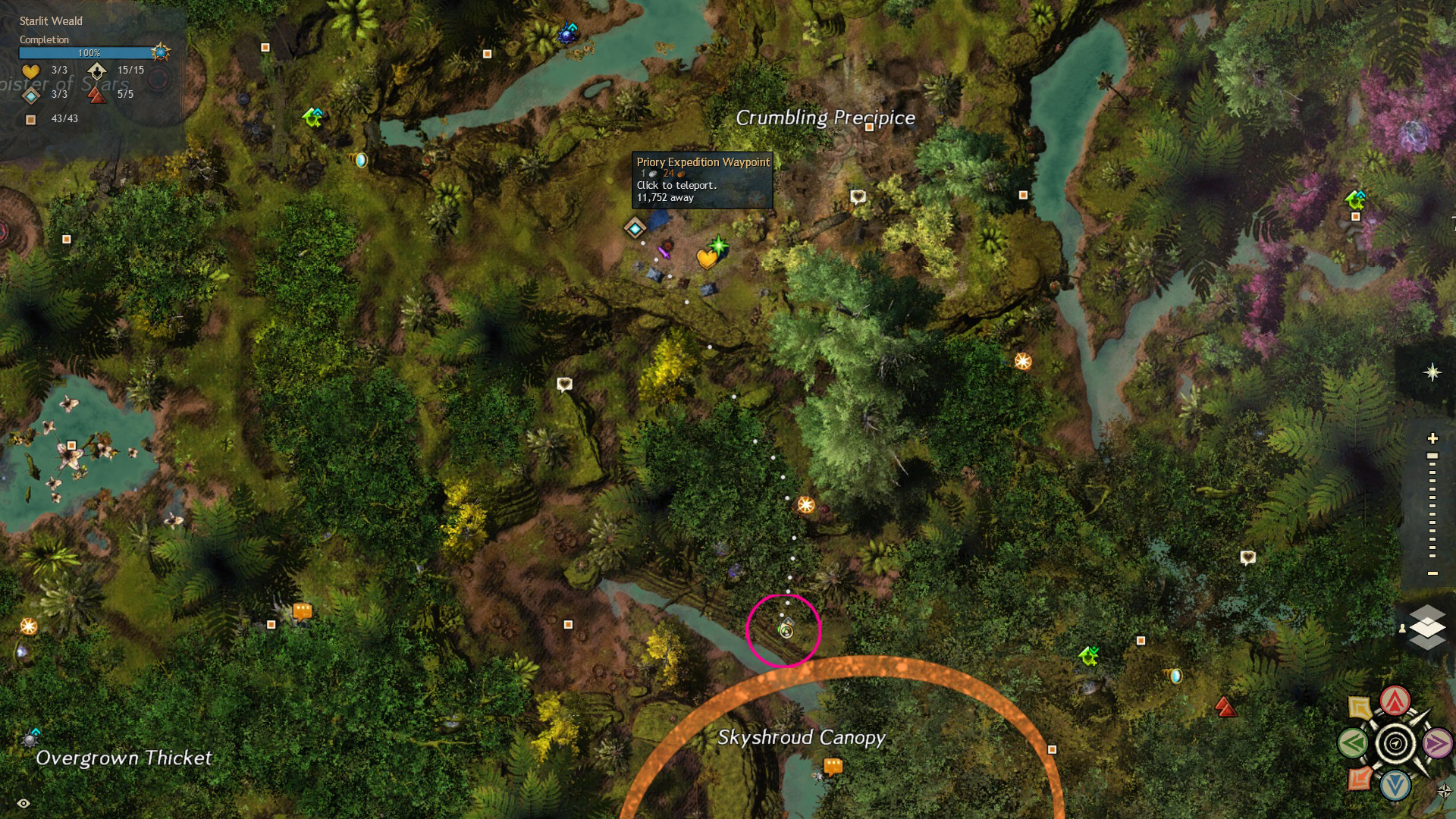Click the small compass rose in the corner
1456x819 pixels.
(1444, 791)
